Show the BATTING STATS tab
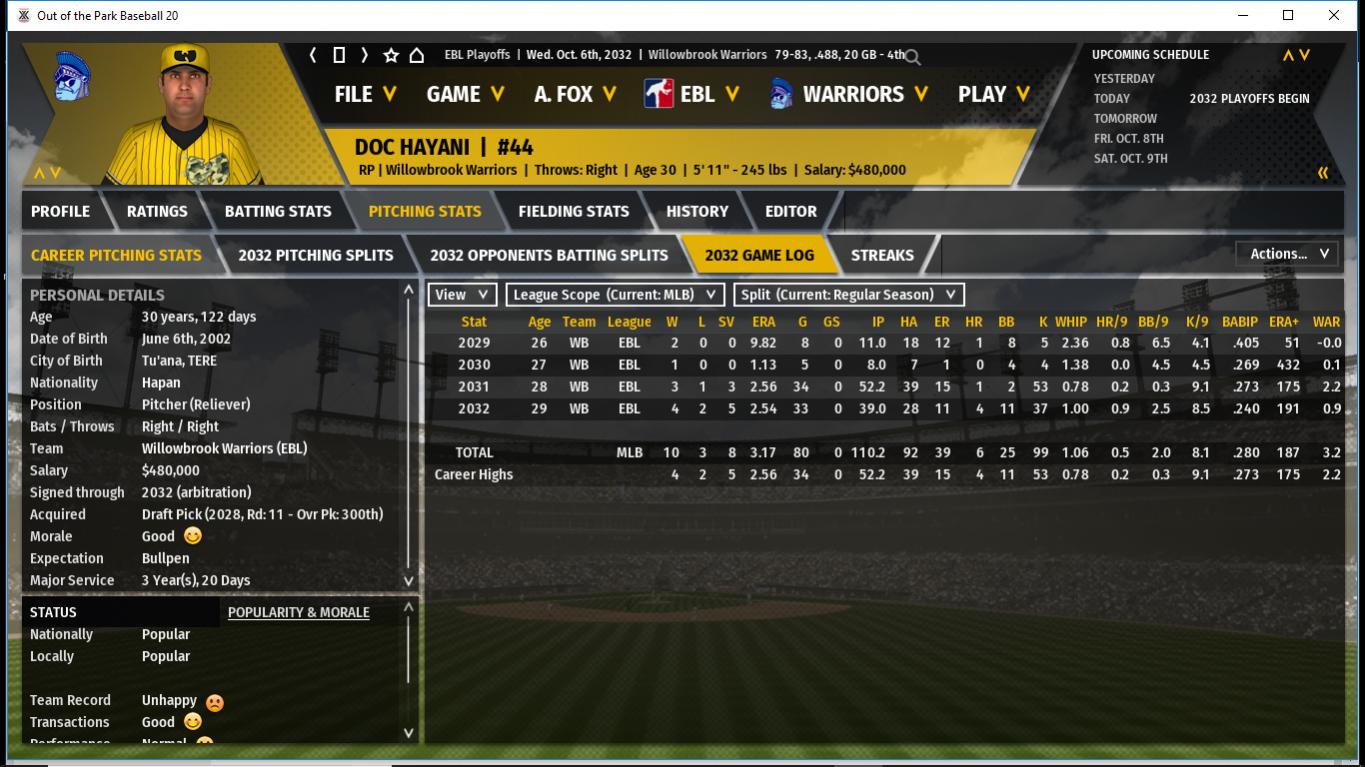1365x767 pixels. (x=278, y=211)
